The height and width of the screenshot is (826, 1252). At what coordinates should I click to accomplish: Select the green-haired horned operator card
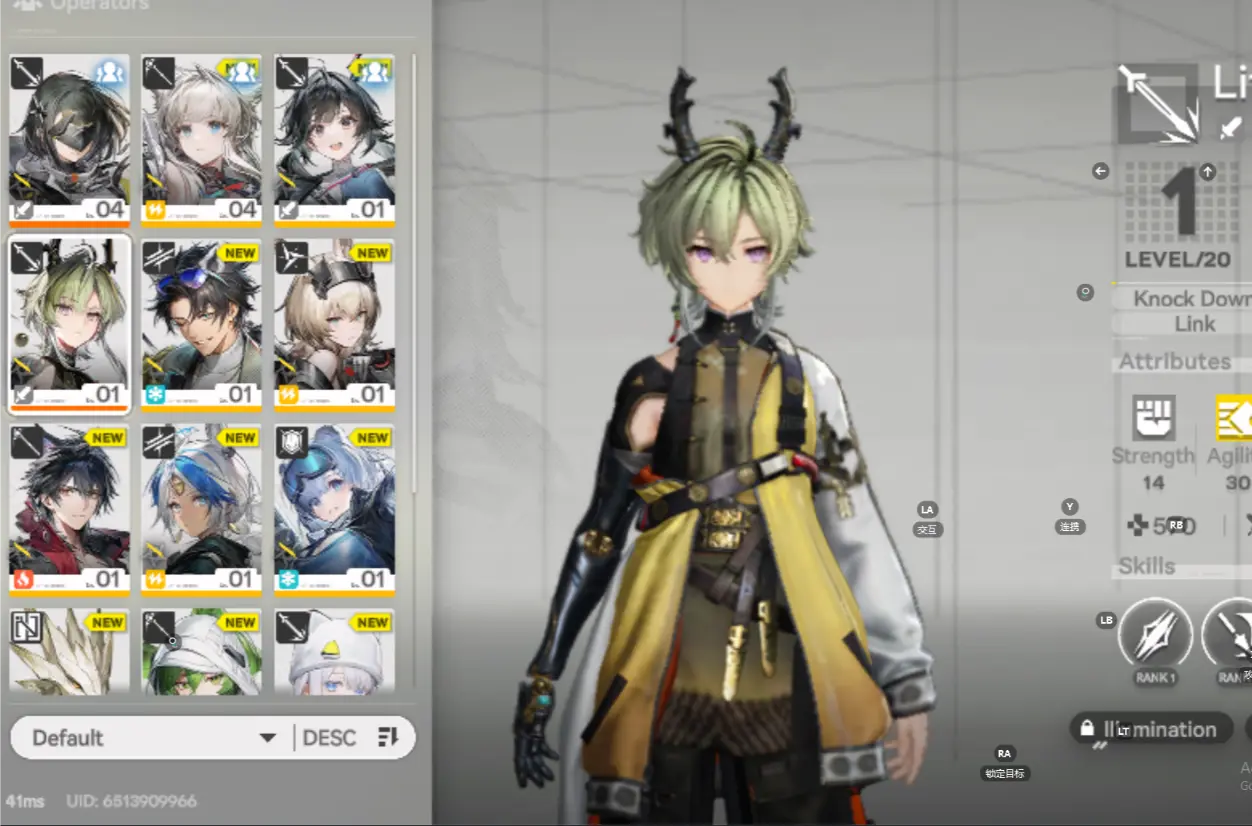[x=69, y=324]
